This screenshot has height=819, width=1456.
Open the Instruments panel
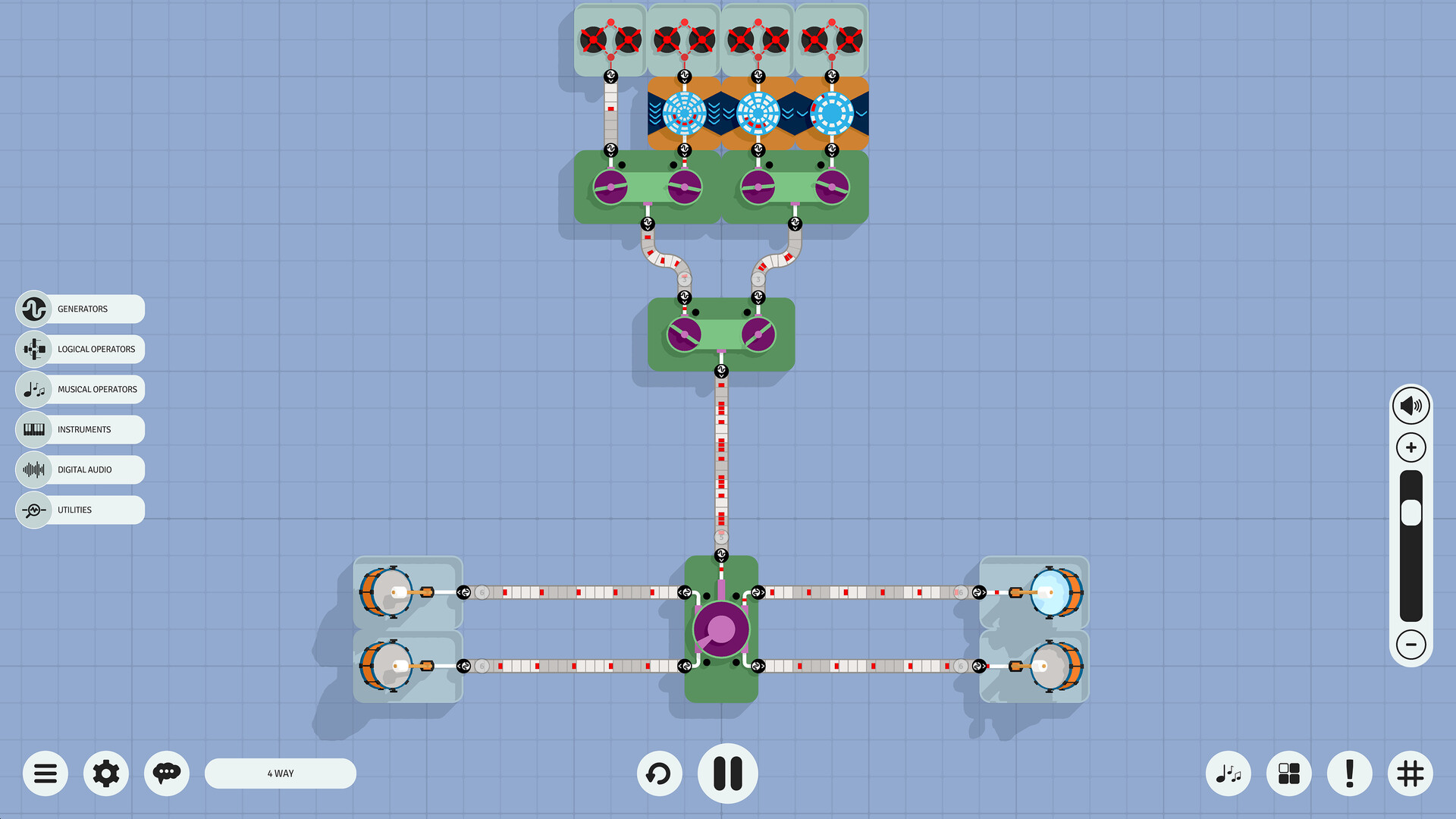pos(79,429)
